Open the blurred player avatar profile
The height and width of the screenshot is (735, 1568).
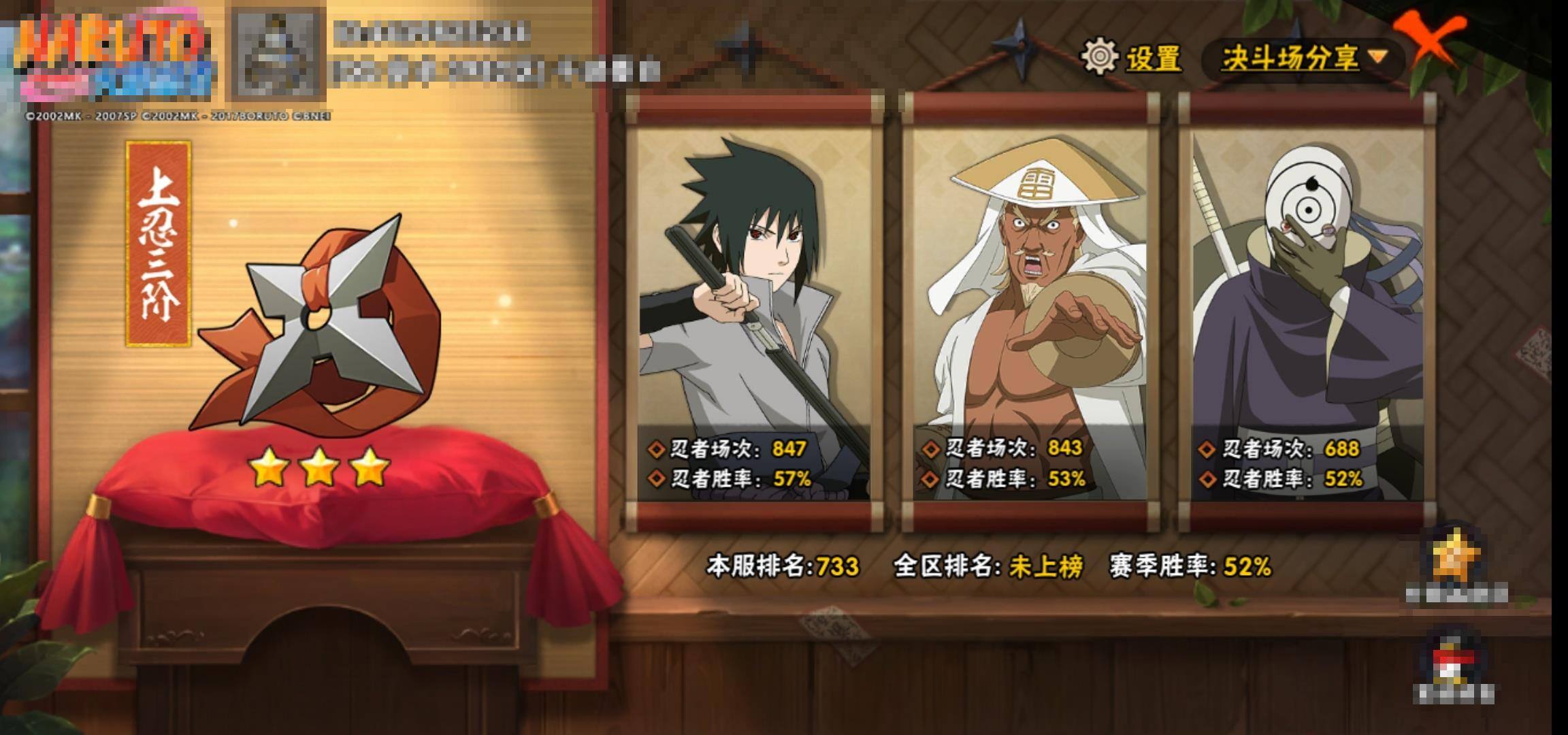(x=278, y=54)
